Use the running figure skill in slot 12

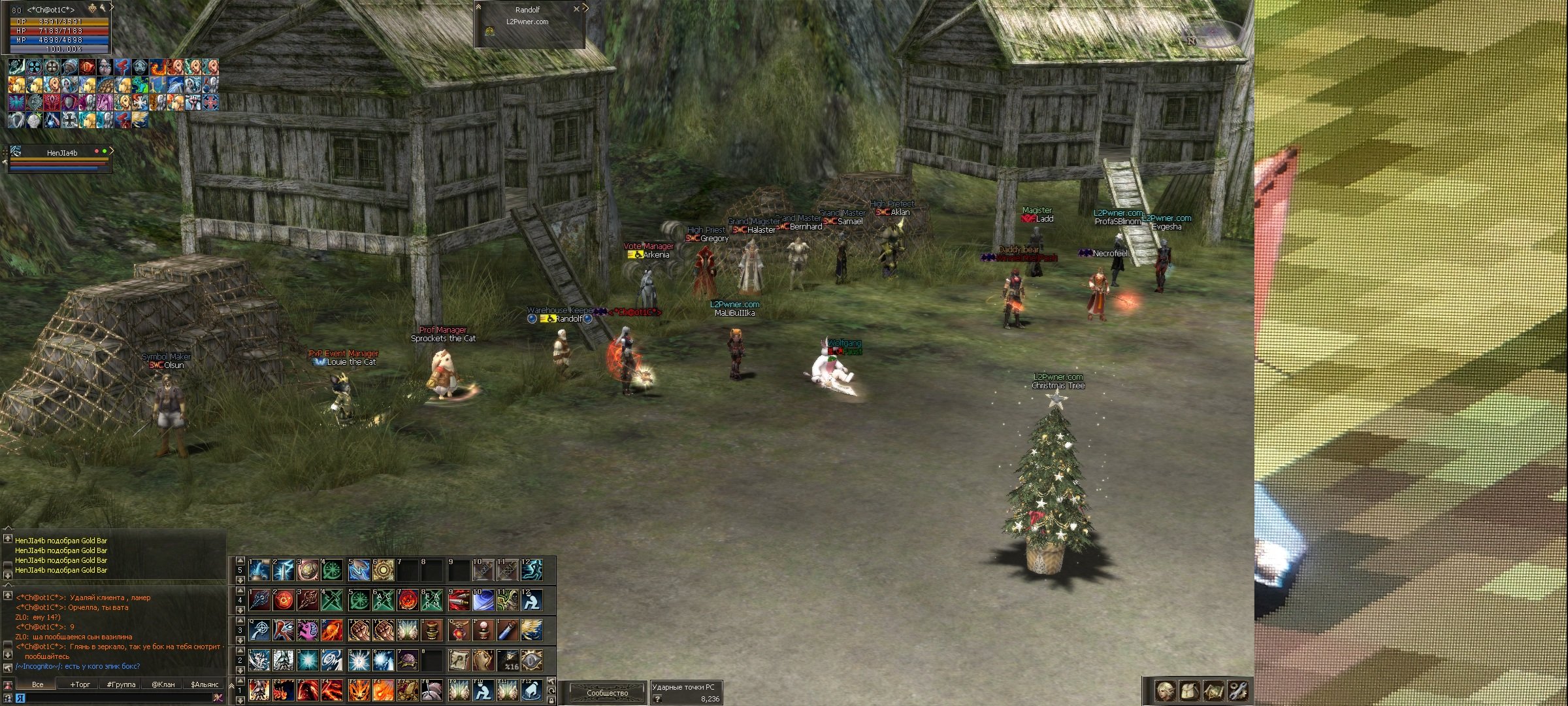532,570
